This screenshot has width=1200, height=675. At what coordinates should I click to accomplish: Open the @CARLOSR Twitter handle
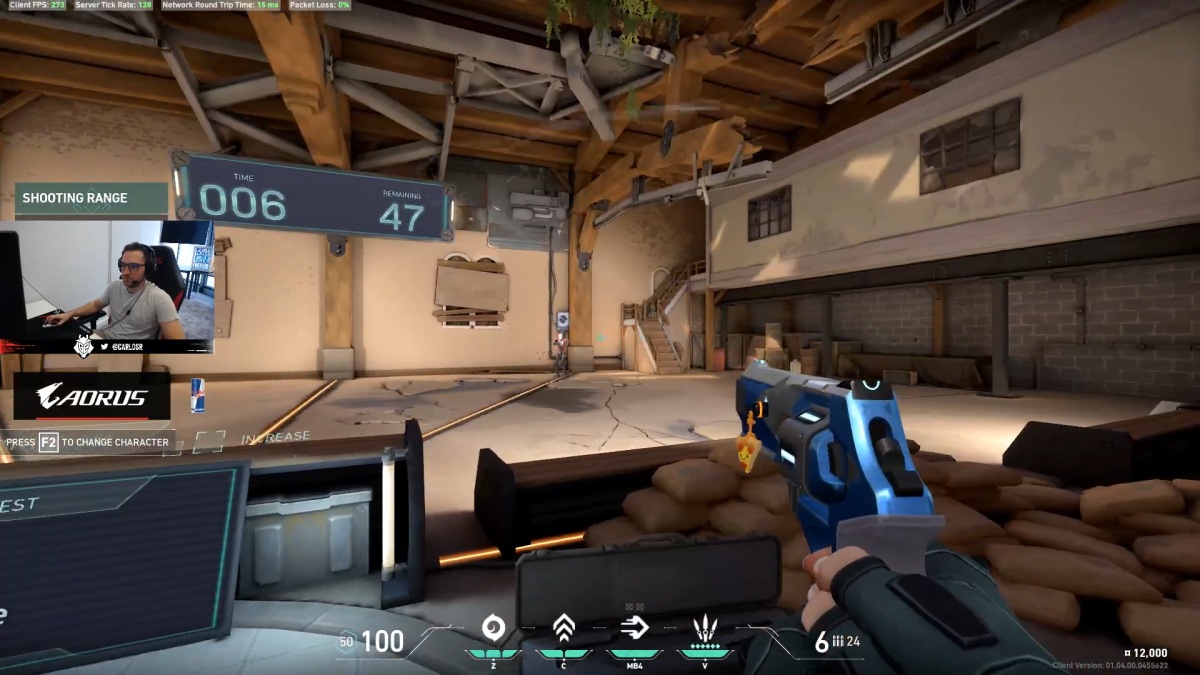129,346
